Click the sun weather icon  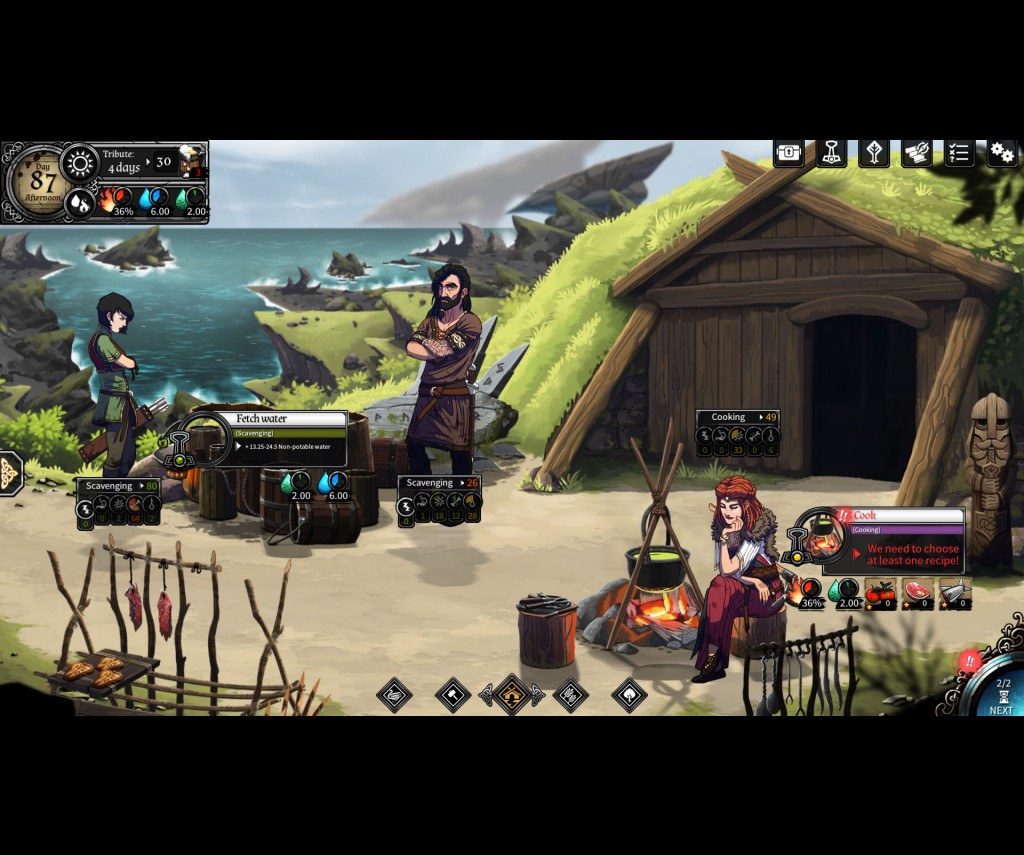pyautogui.click(x=79, y=163)
